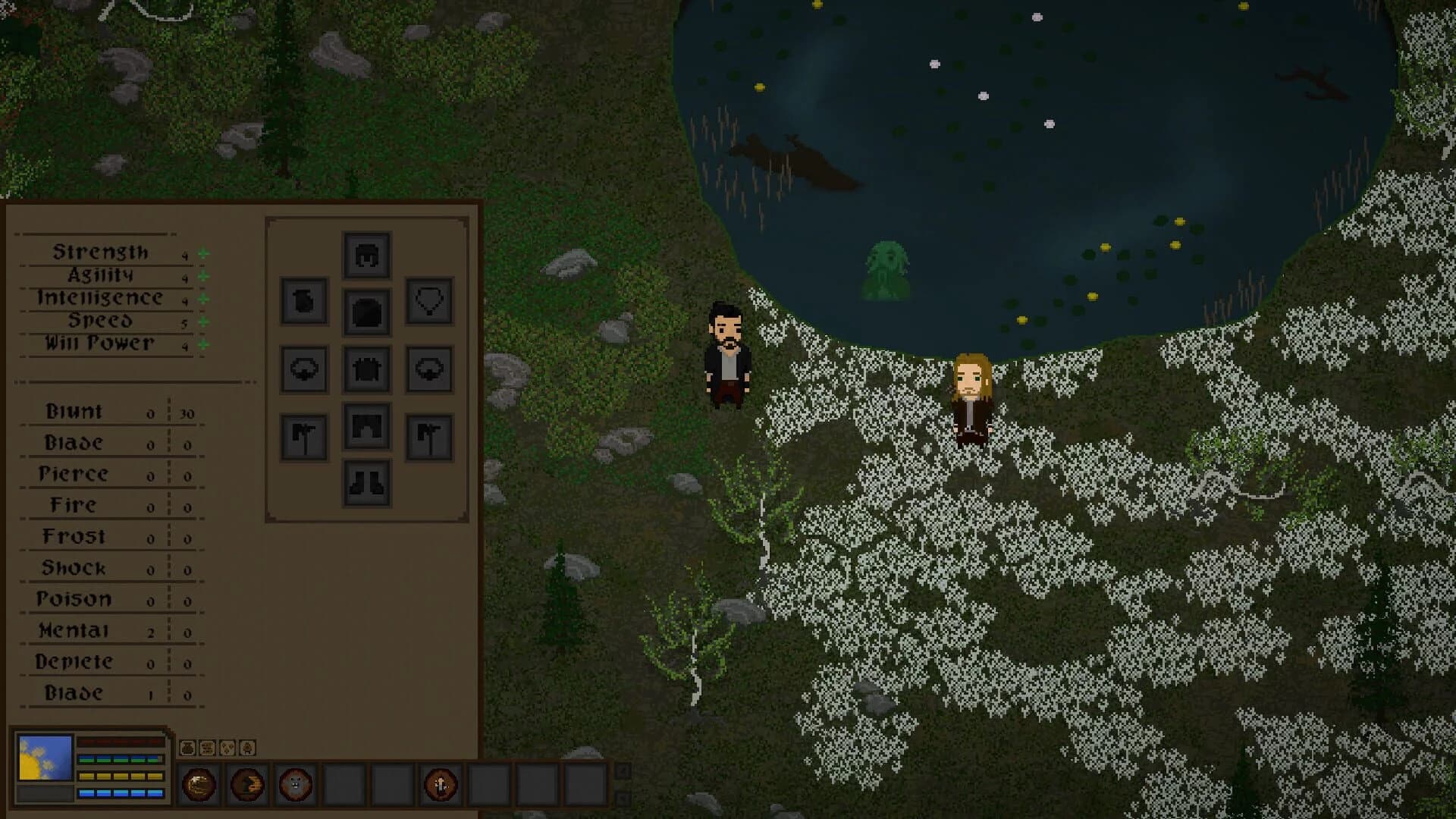Open the crafting grid icon above the hotbar

click(208, 748)
